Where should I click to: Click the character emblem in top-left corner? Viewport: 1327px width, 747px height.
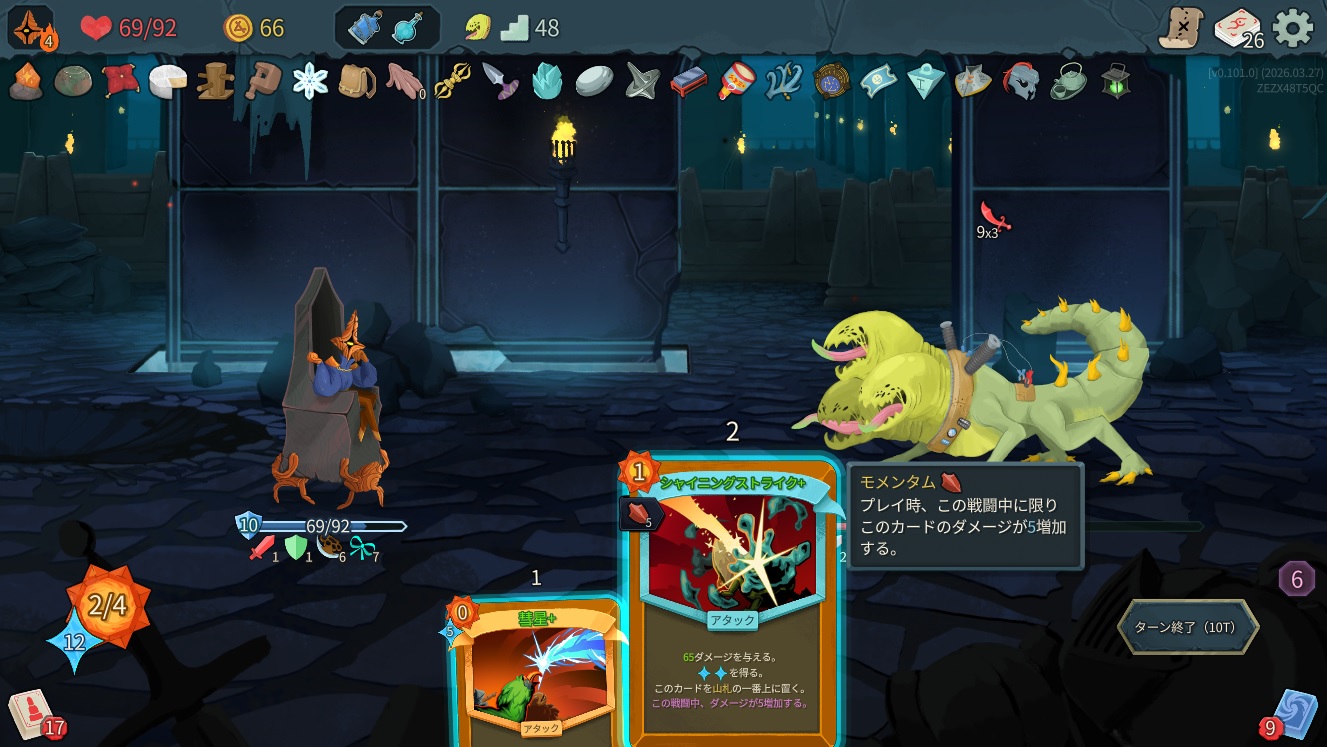point(30,28)
